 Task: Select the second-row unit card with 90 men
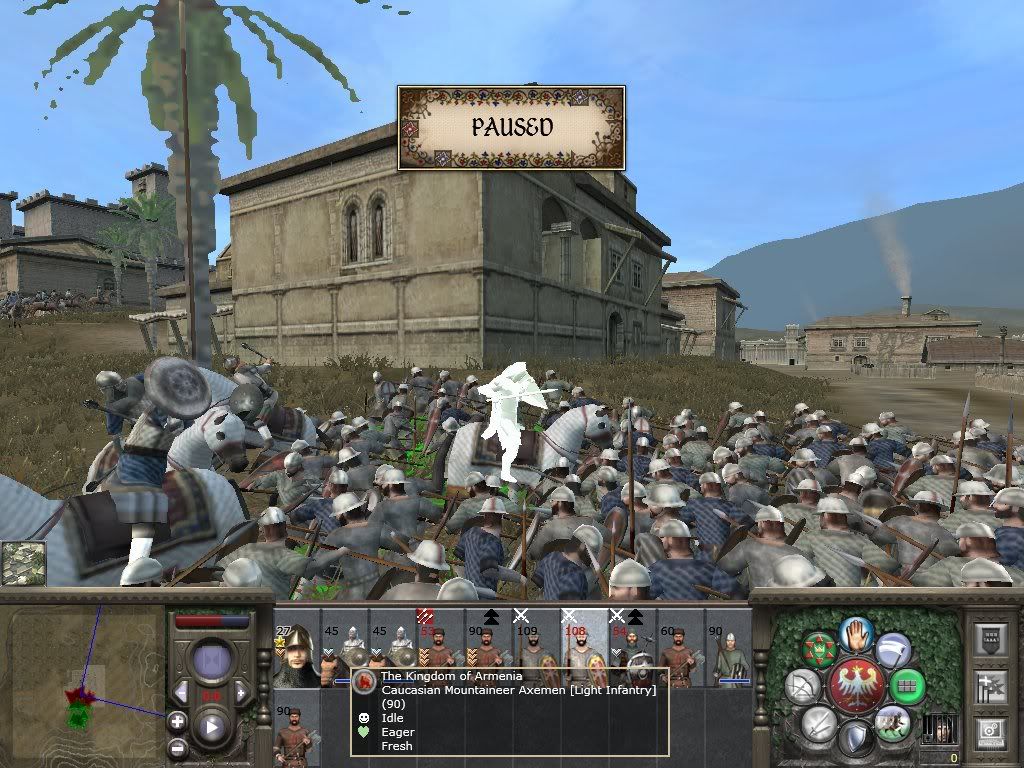point(296,735)
